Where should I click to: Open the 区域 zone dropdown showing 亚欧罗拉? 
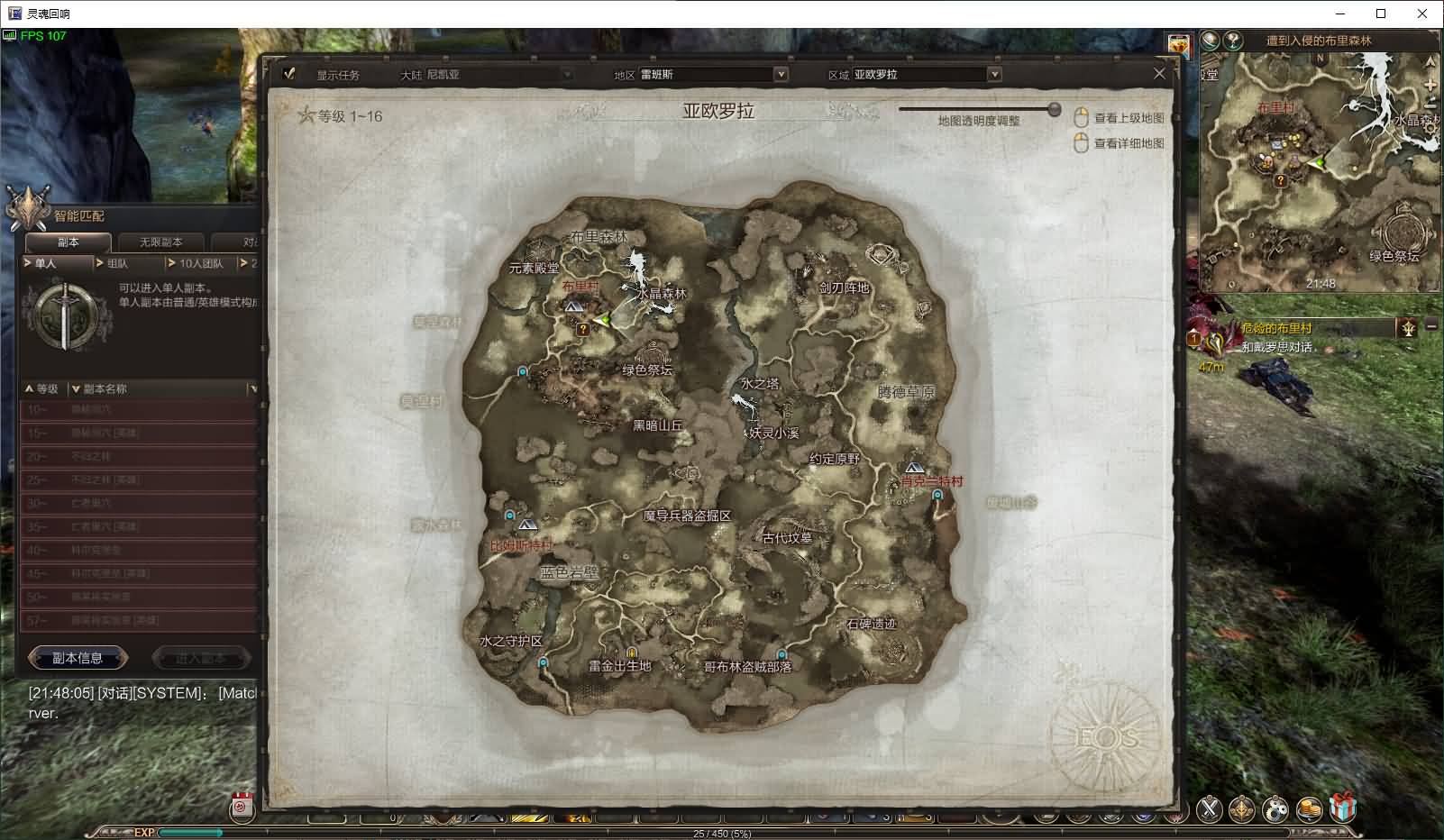tap(993, 75)
